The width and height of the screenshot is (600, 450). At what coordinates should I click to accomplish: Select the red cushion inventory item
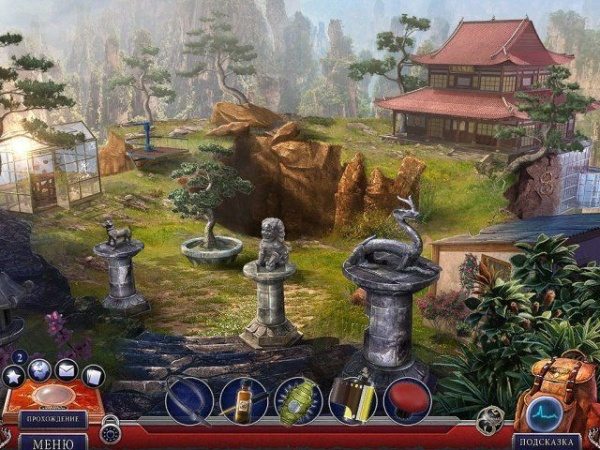[407, 400]
